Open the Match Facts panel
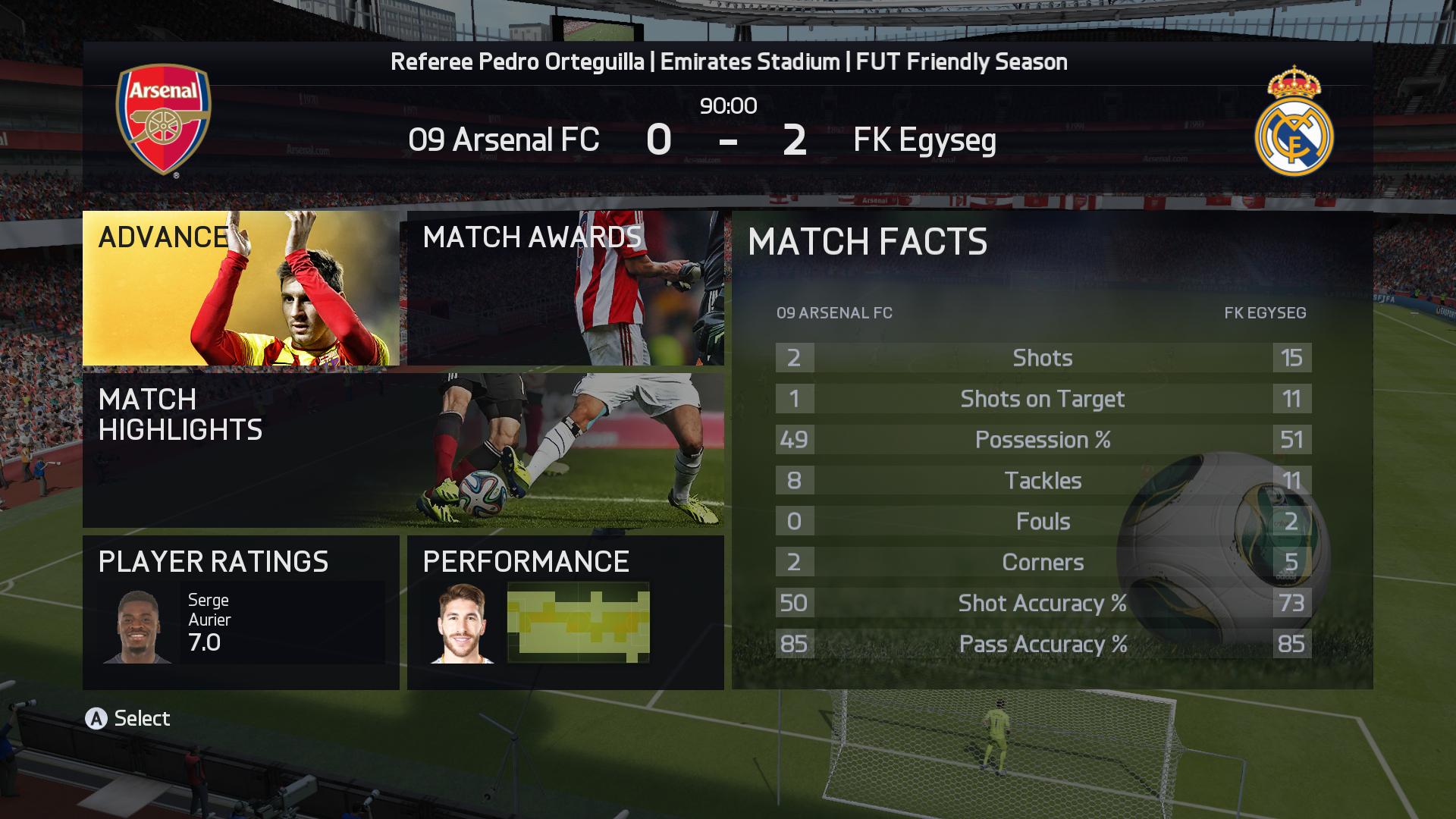 [x=1052, y=450]
